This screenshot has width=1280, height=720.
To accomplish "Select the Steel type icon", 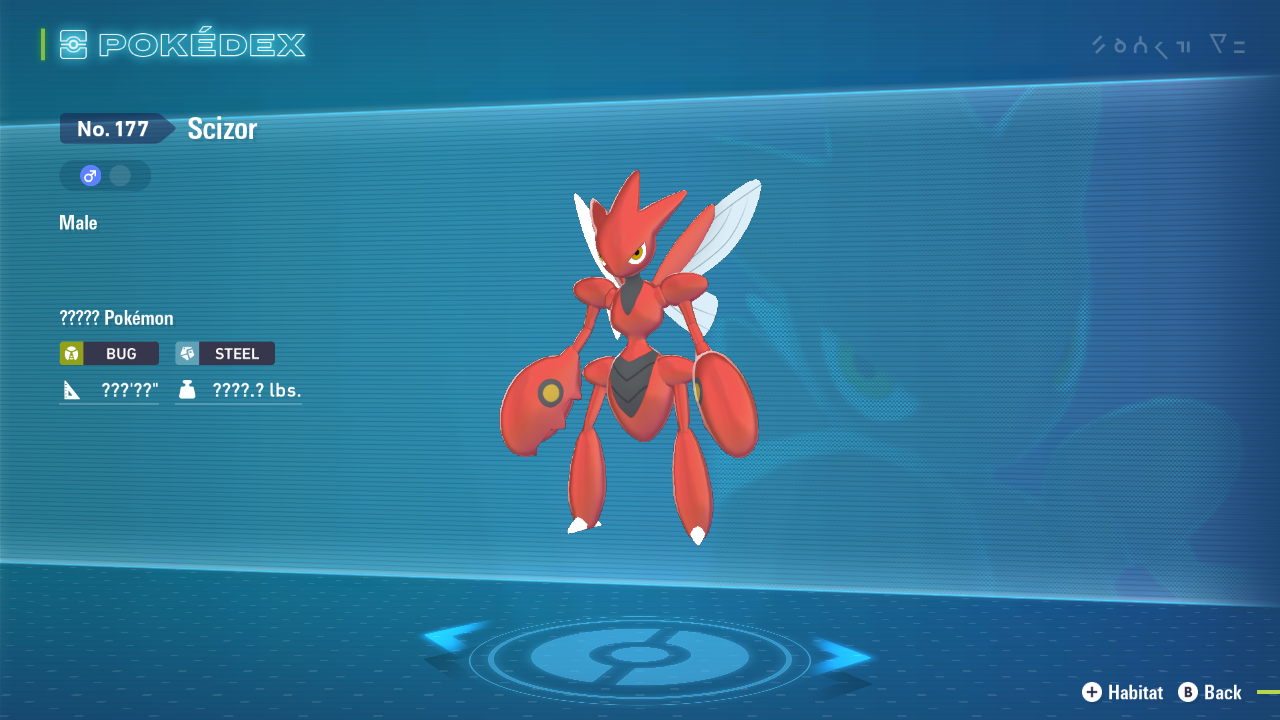I will (187, 353).
